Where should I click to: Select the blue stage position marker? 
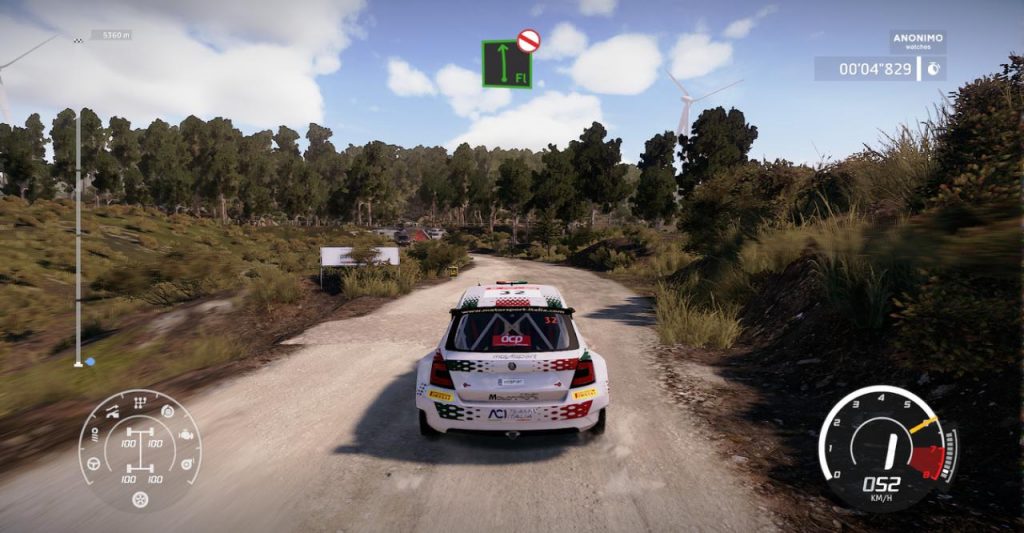click(89, 362)
